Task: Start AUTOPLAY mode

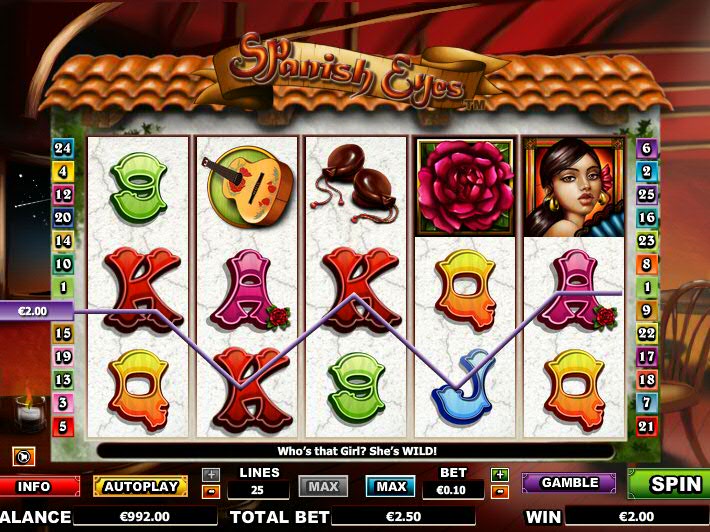Action: point(140,487)
